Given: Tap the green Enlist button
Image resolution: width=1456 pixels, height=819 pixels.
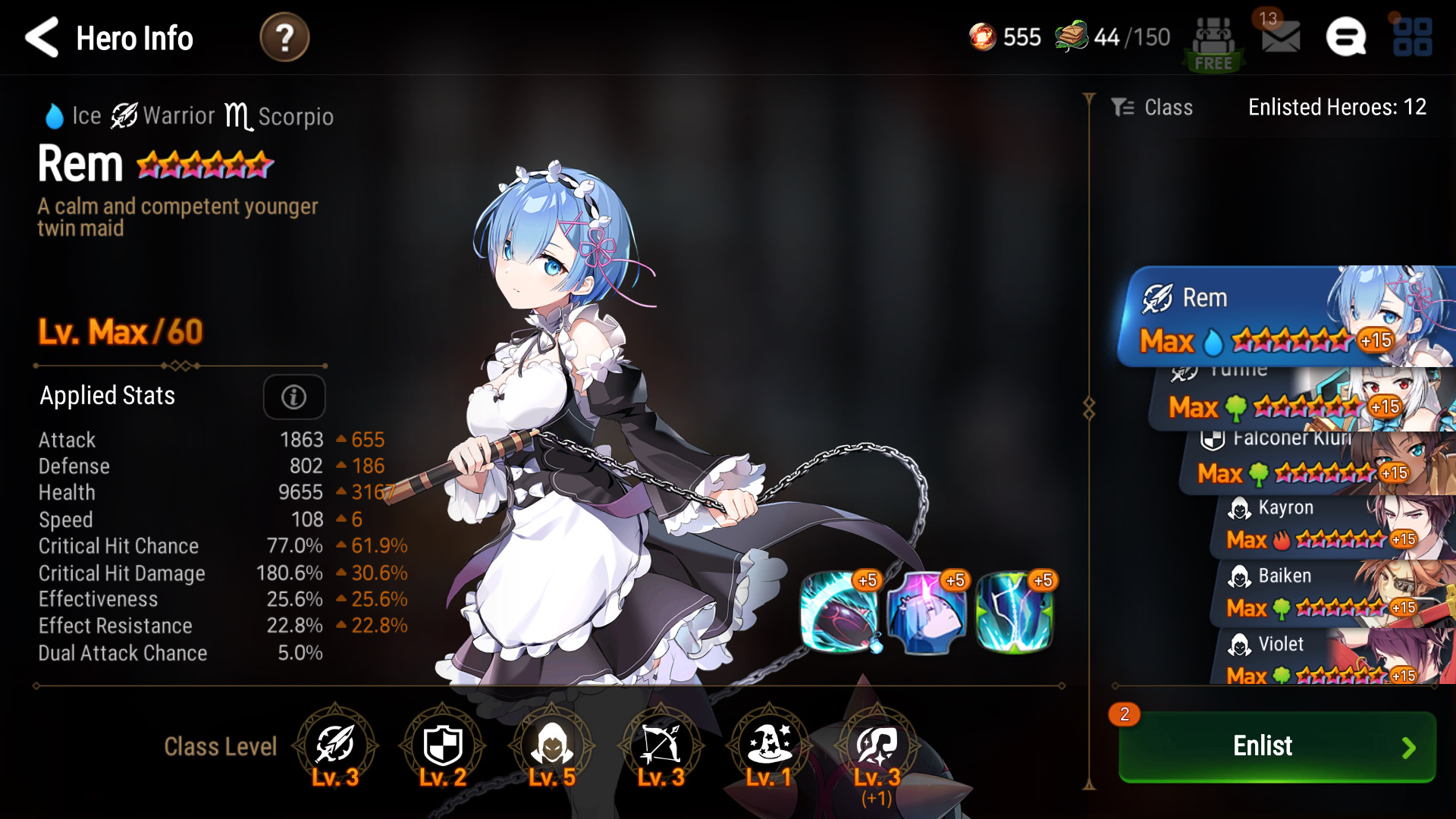Looking at the screenshot, I should 1277,746.
